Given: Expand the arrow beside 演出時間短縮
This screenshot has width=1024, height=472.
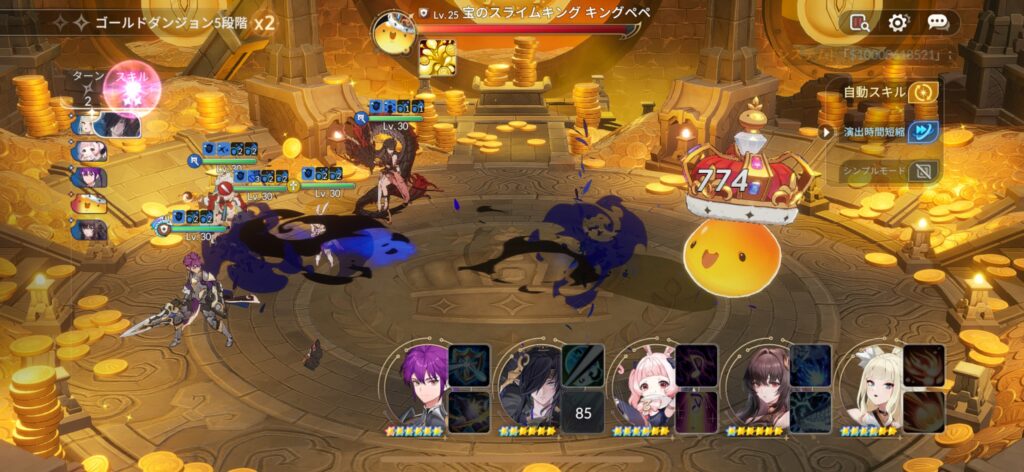Looking at the screenshot, I should tap(826, 131).
